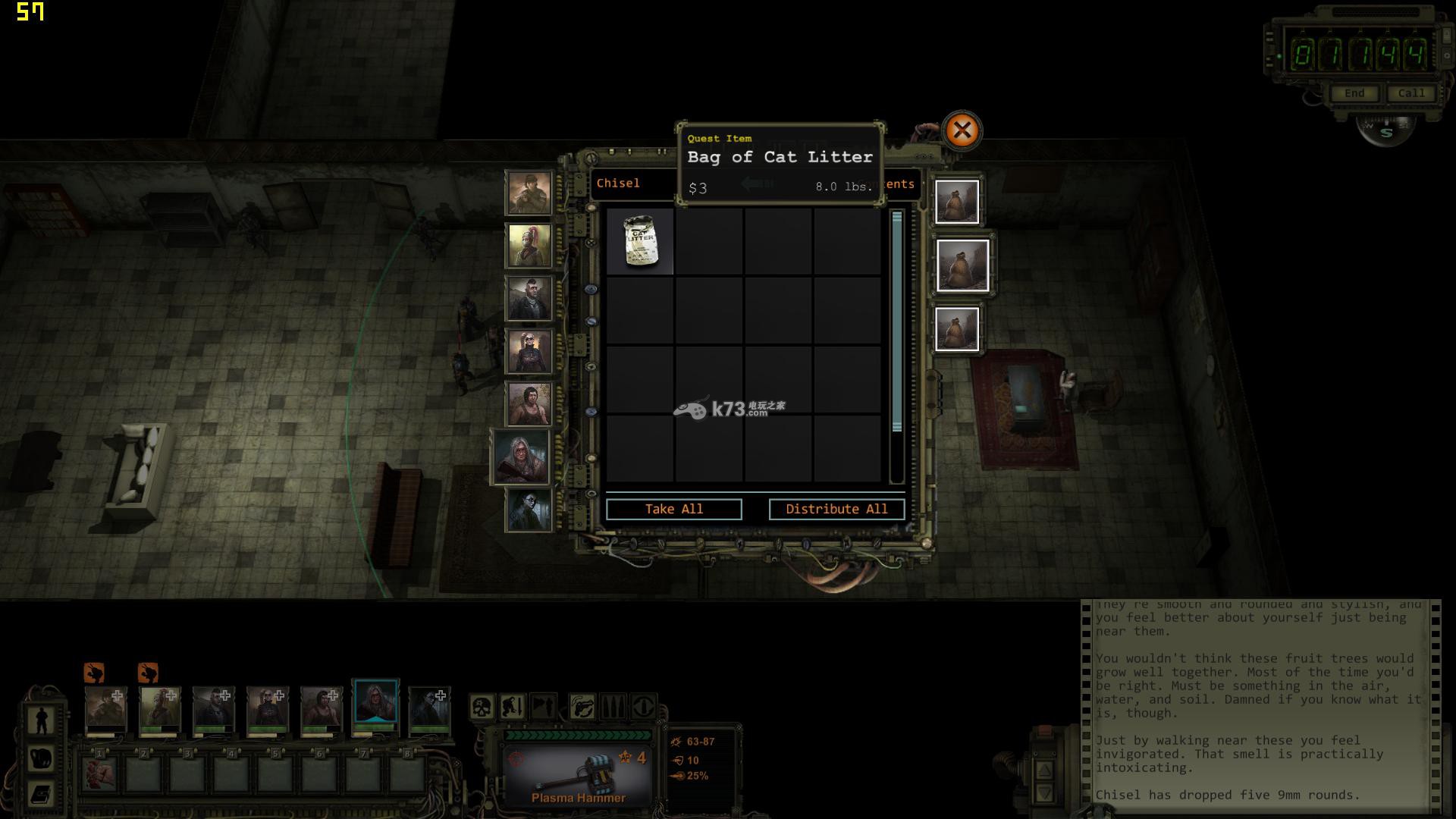Select the bottom loot sack container

tap(957, 329)
